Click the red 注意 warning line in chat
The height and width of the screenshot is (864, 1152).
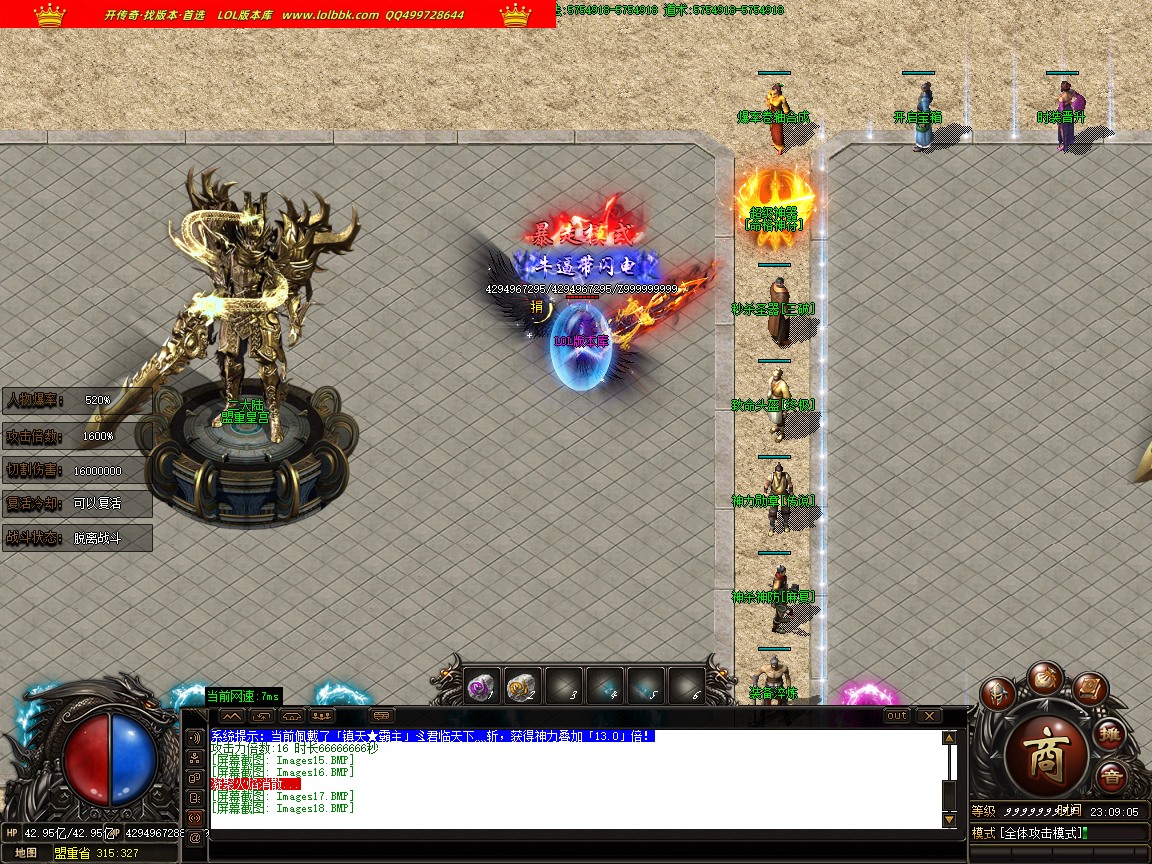pyautogui.click(x=250, y=784)
